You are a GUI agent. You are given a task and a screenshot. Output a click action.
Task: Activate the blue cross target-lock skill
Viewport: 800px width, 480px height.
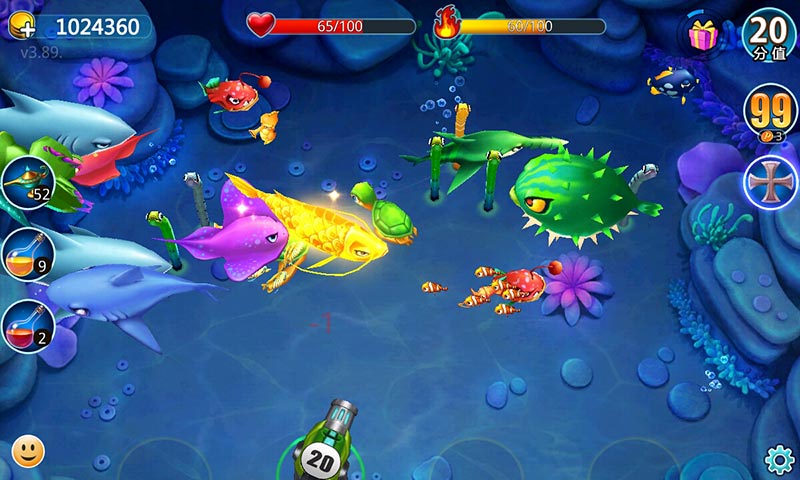coord(769,183)
